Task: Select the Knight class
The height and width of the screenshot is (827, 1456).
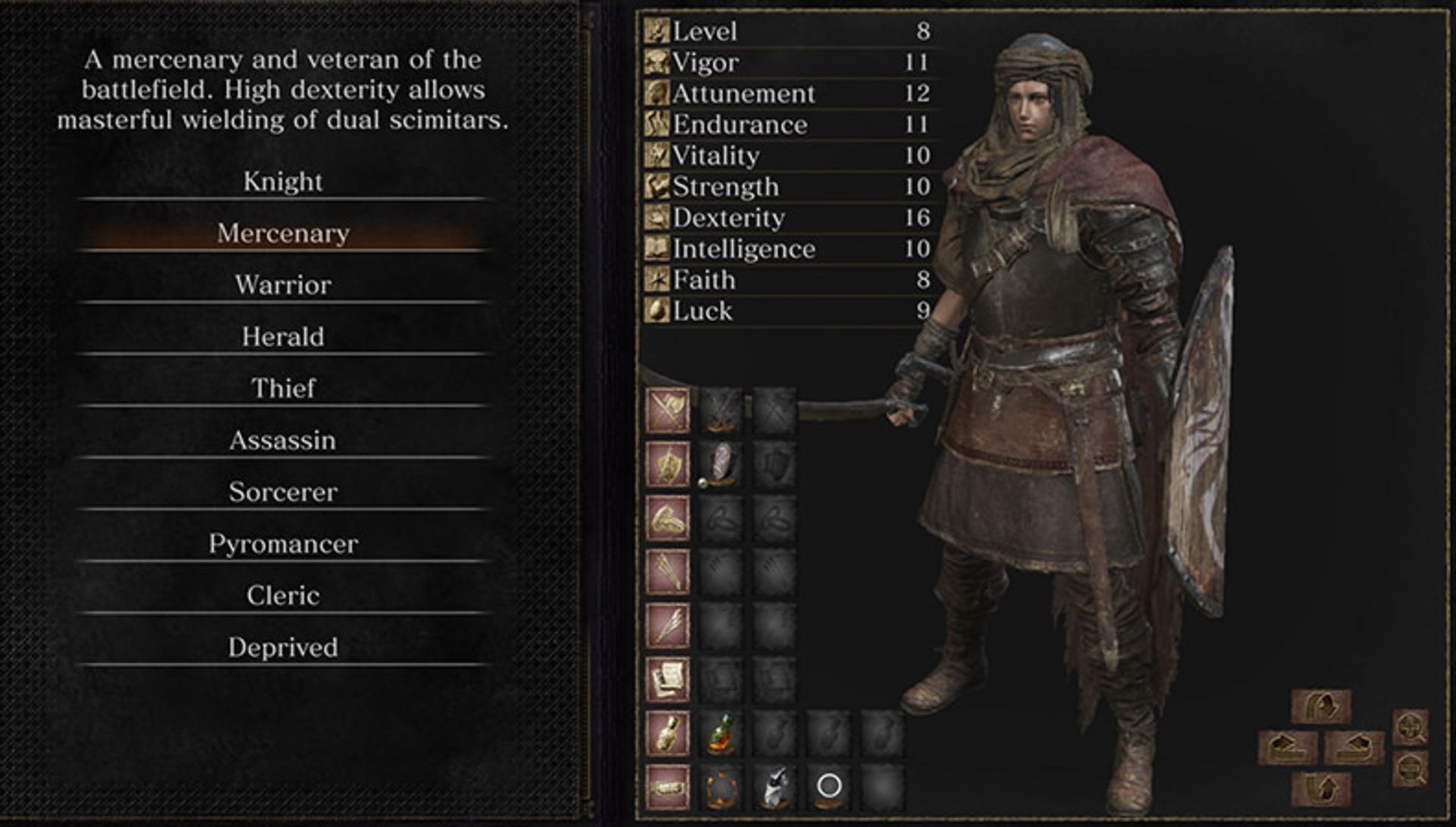Action: pyautogui.click(x=283, y=182)
